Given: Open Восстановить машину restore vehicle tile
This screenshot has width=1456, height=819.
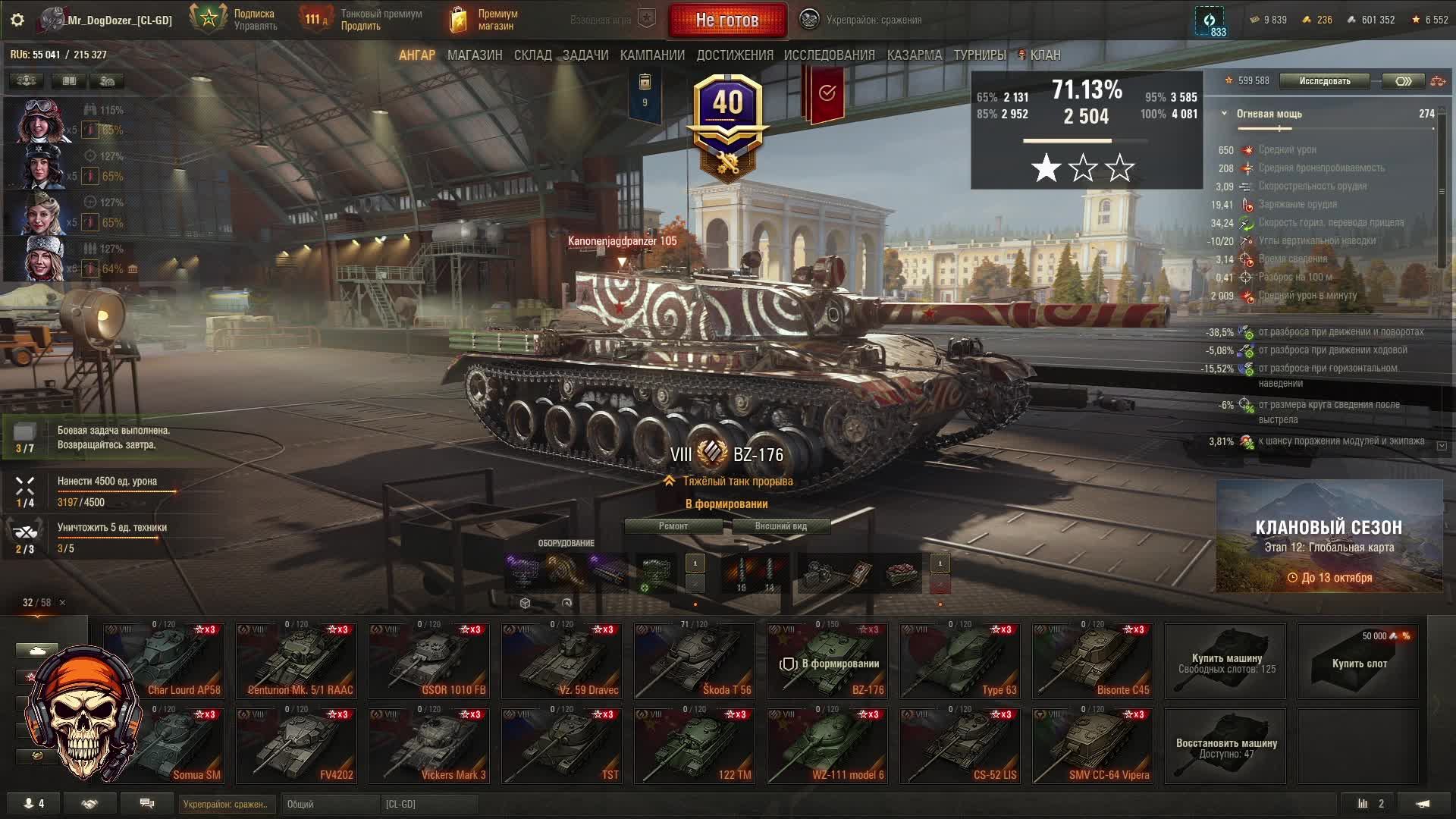Looking at the screenshot, I should (1225, 746).
